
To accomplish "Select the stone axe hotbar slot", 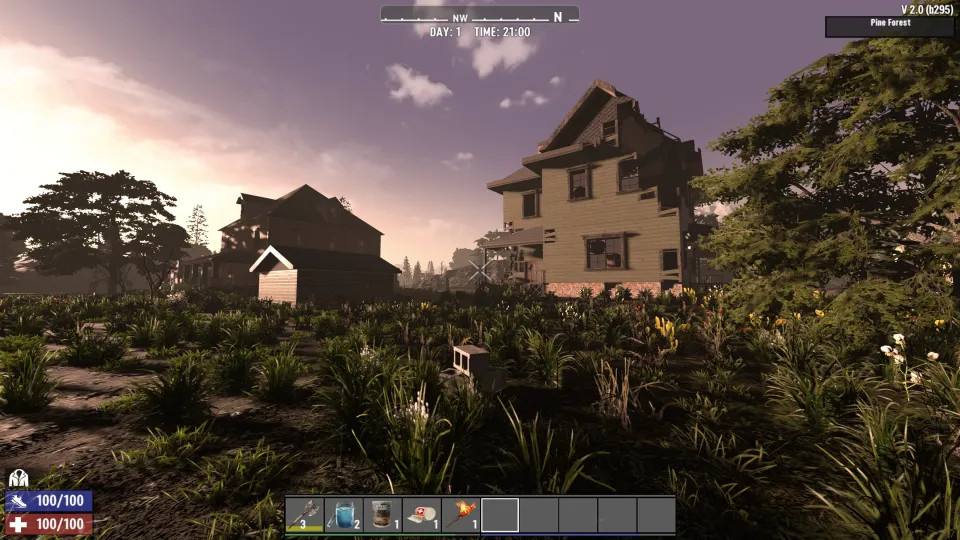I will [x=304, y=515].
